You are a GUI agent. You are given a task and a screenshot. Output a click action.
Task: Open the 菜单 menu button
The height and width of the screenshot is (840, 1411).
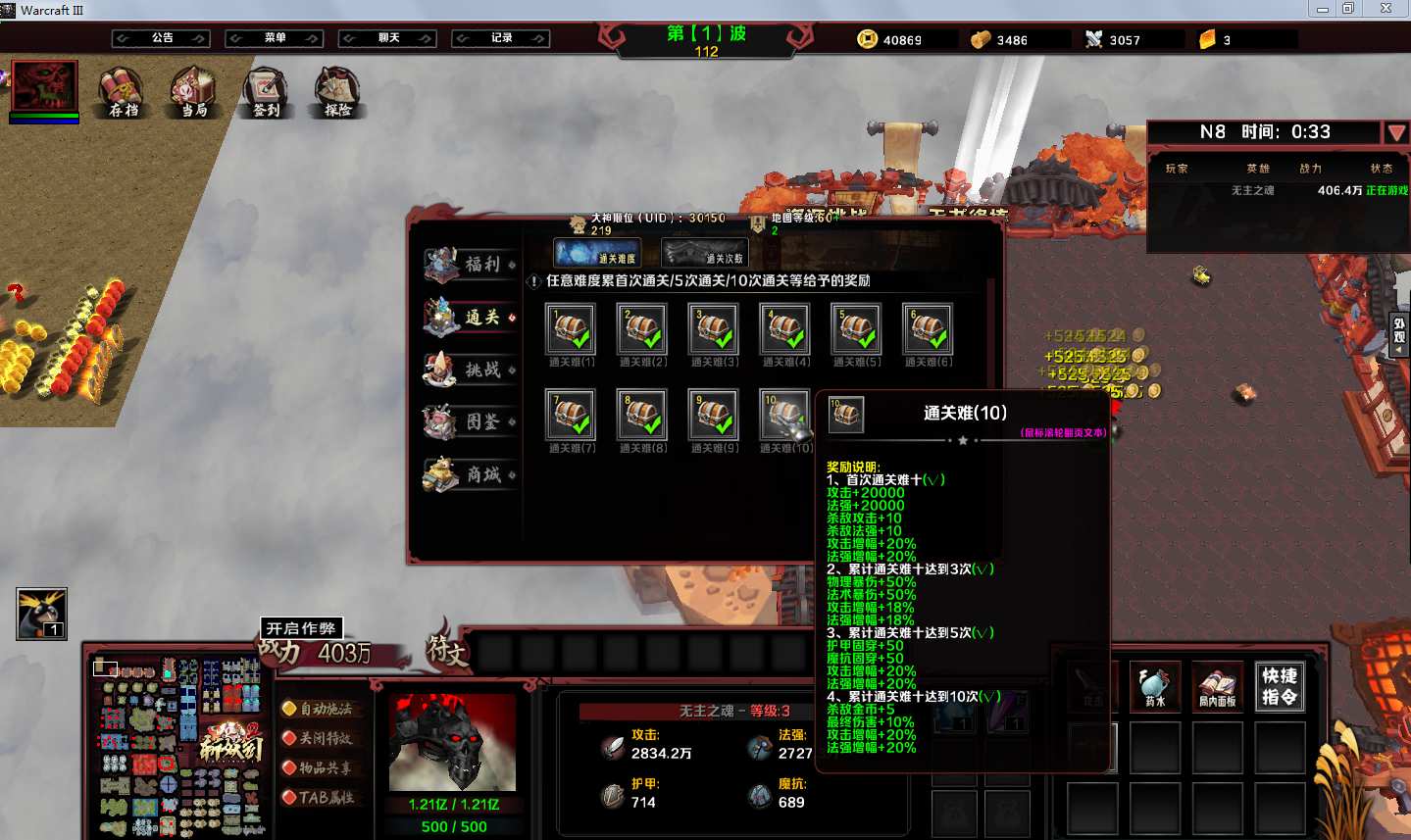(275, 38)
